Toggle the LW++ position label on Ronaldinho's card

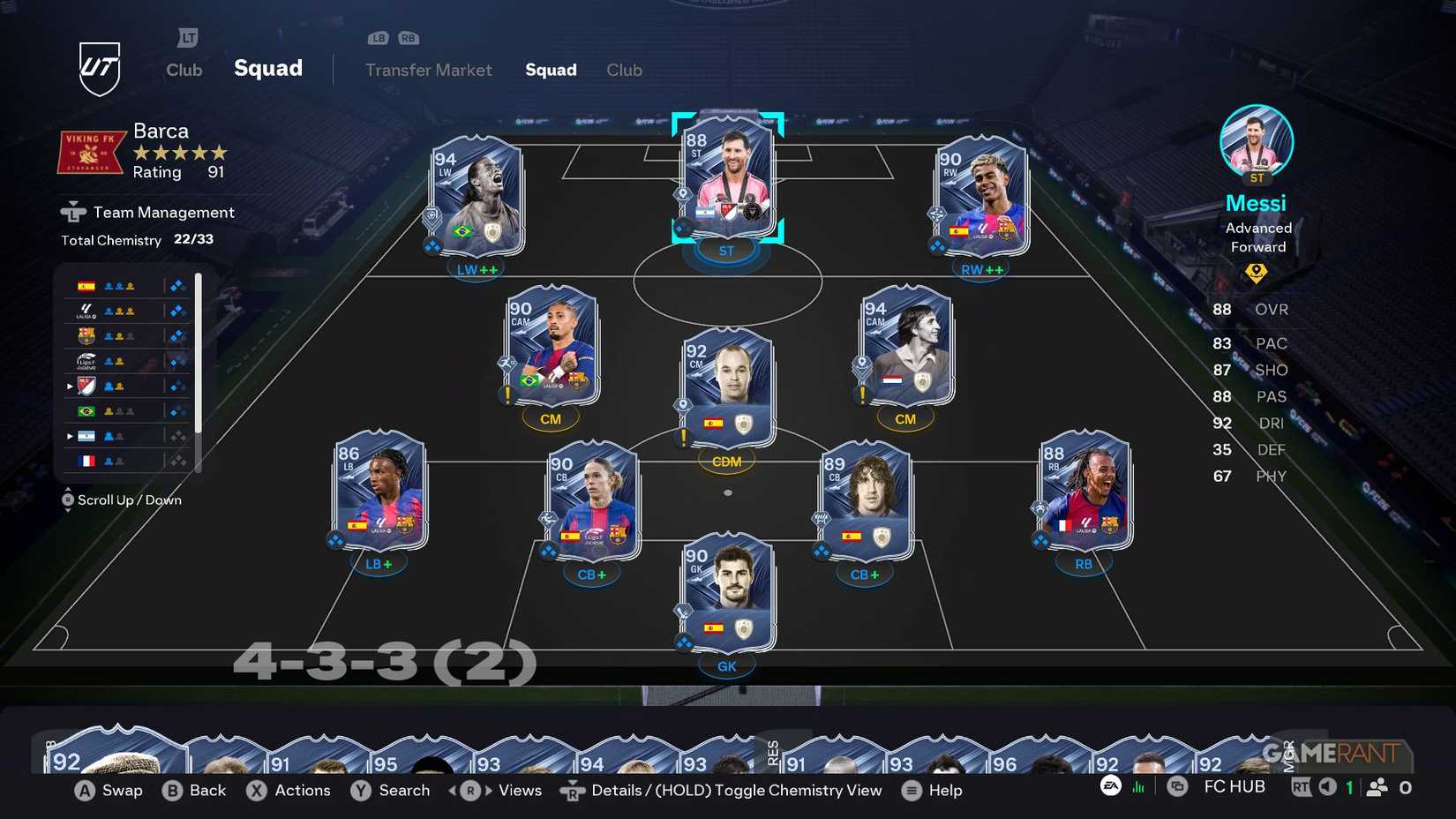point(477,269)
